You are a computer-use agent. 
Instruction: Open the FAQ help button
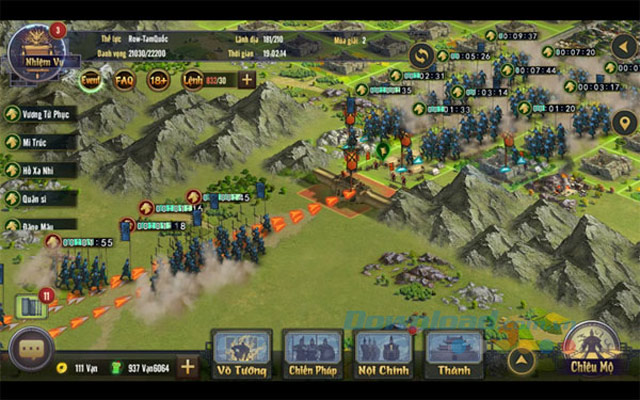pos(124,79)
